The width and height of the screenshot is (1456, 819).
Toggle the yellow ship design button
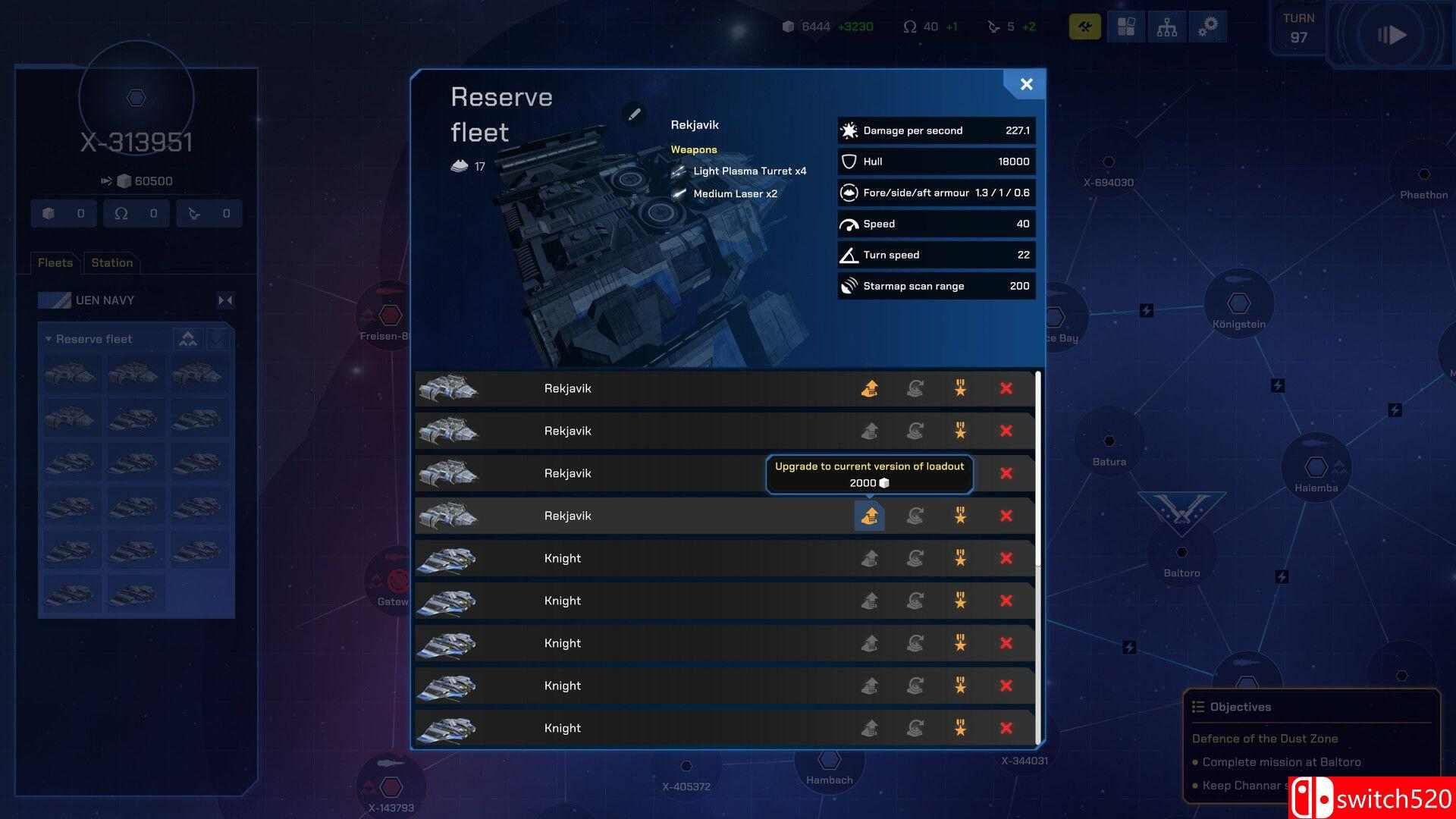click(1084, 27)
